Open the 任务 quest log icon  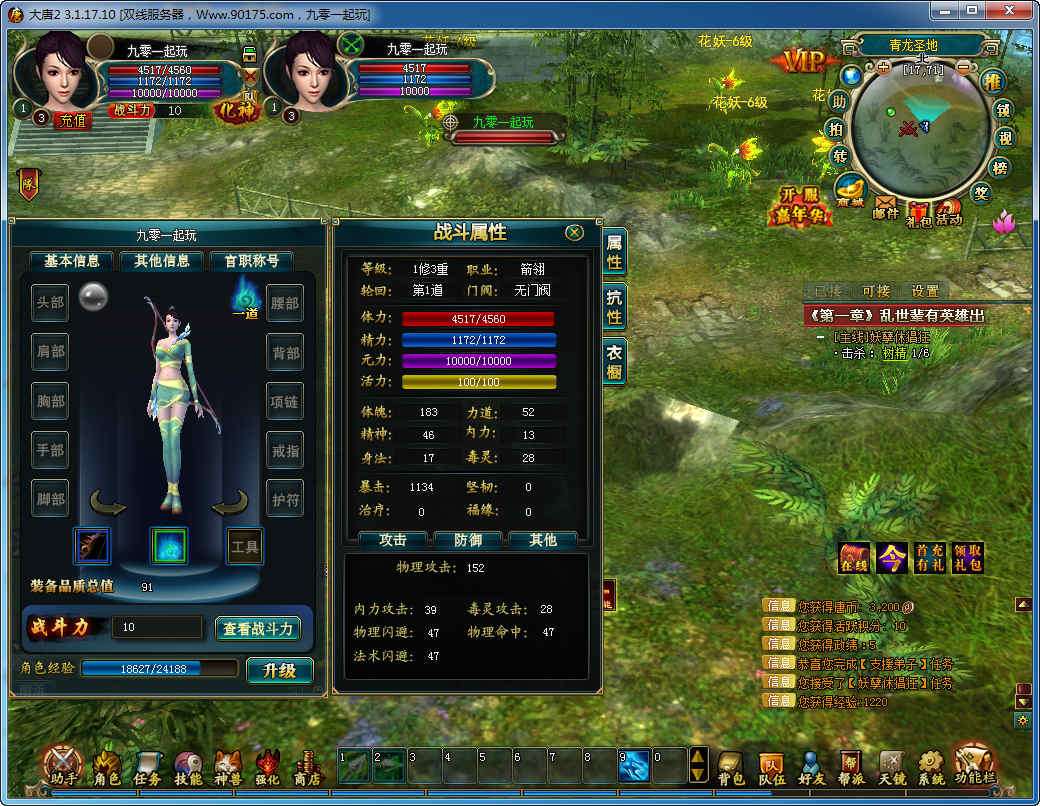(148, 767)
